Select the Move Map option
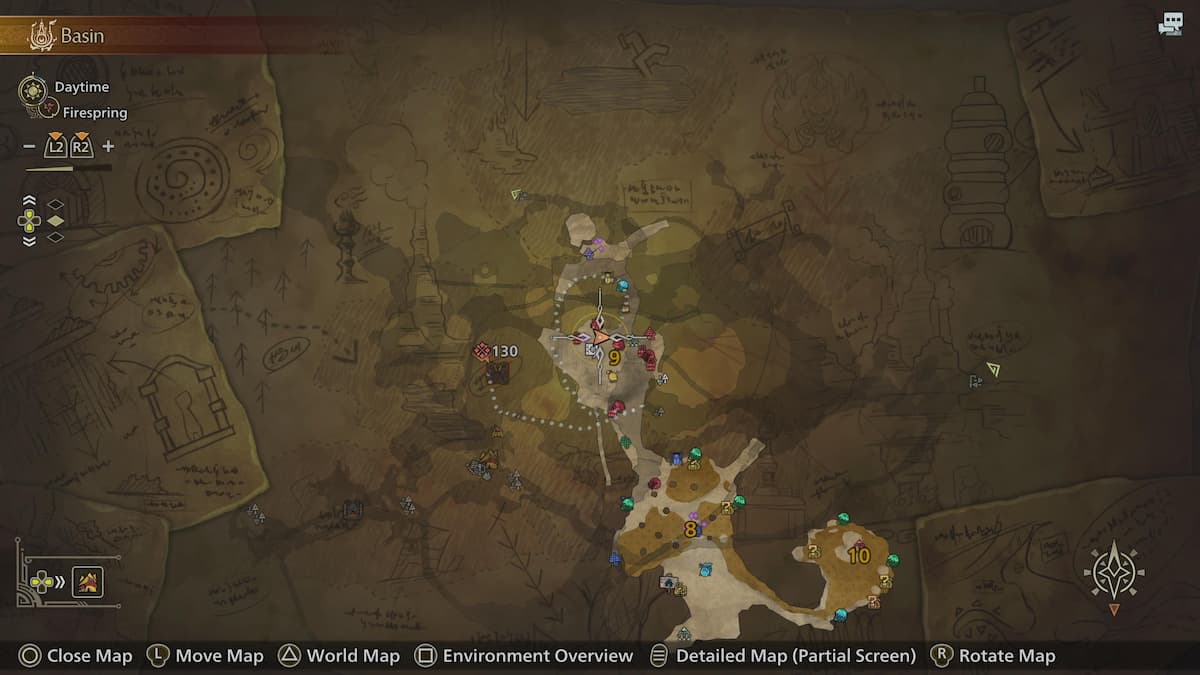1200x675 pixels. pyautogui.click(x=206, y=656)
